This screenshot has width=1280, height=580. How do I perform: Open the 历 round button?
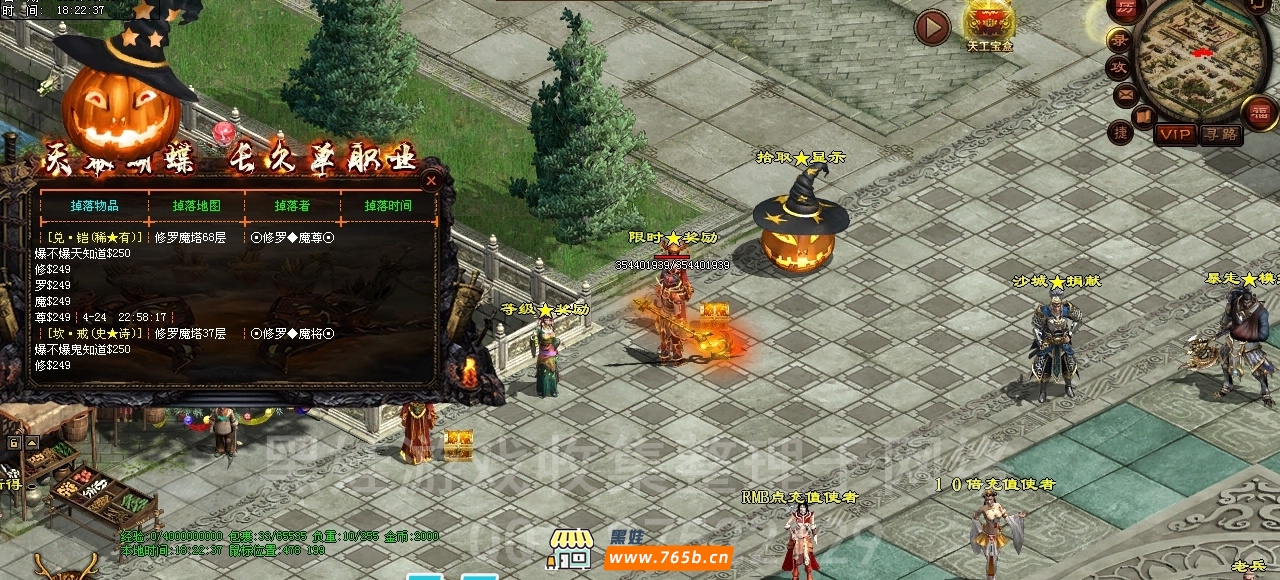click(x=1126, y=10)
